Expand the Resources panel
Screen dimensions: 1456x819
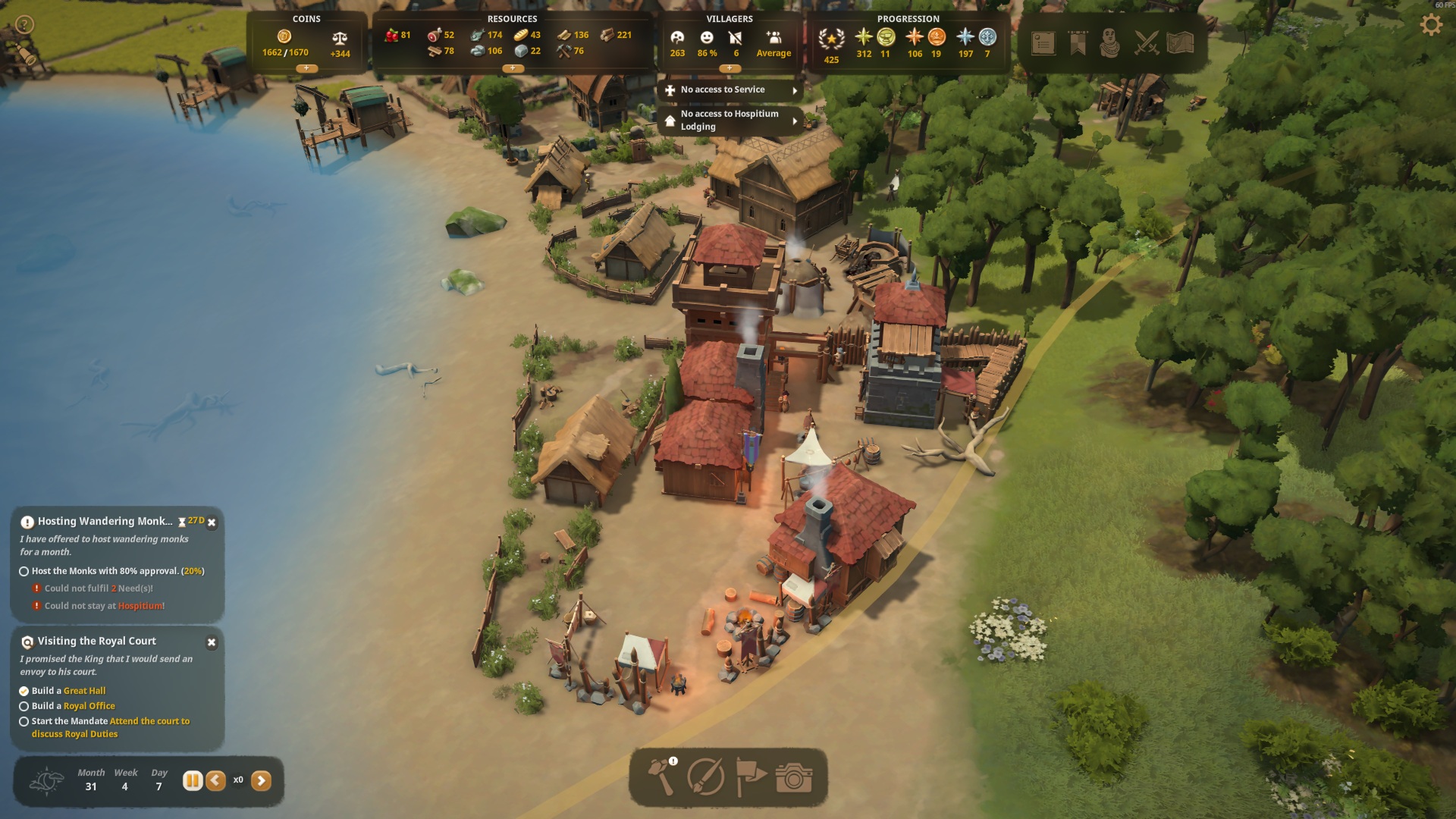pyautogui.click(x=513, y=68)
